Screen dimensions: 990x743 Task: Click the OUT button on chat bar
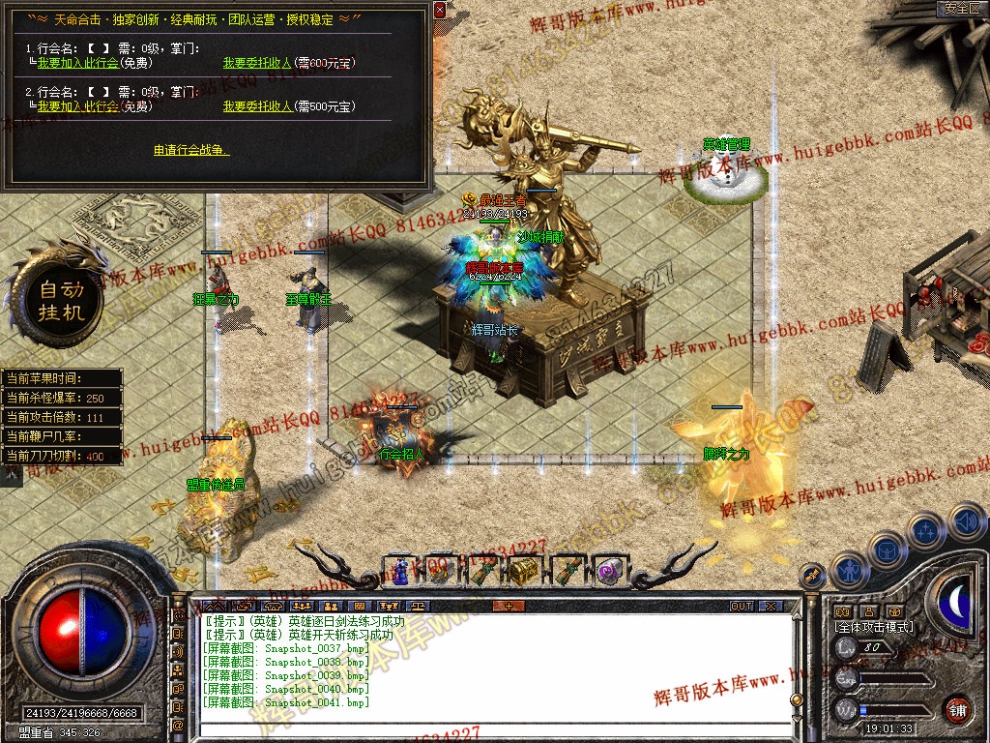click(741, 606)
